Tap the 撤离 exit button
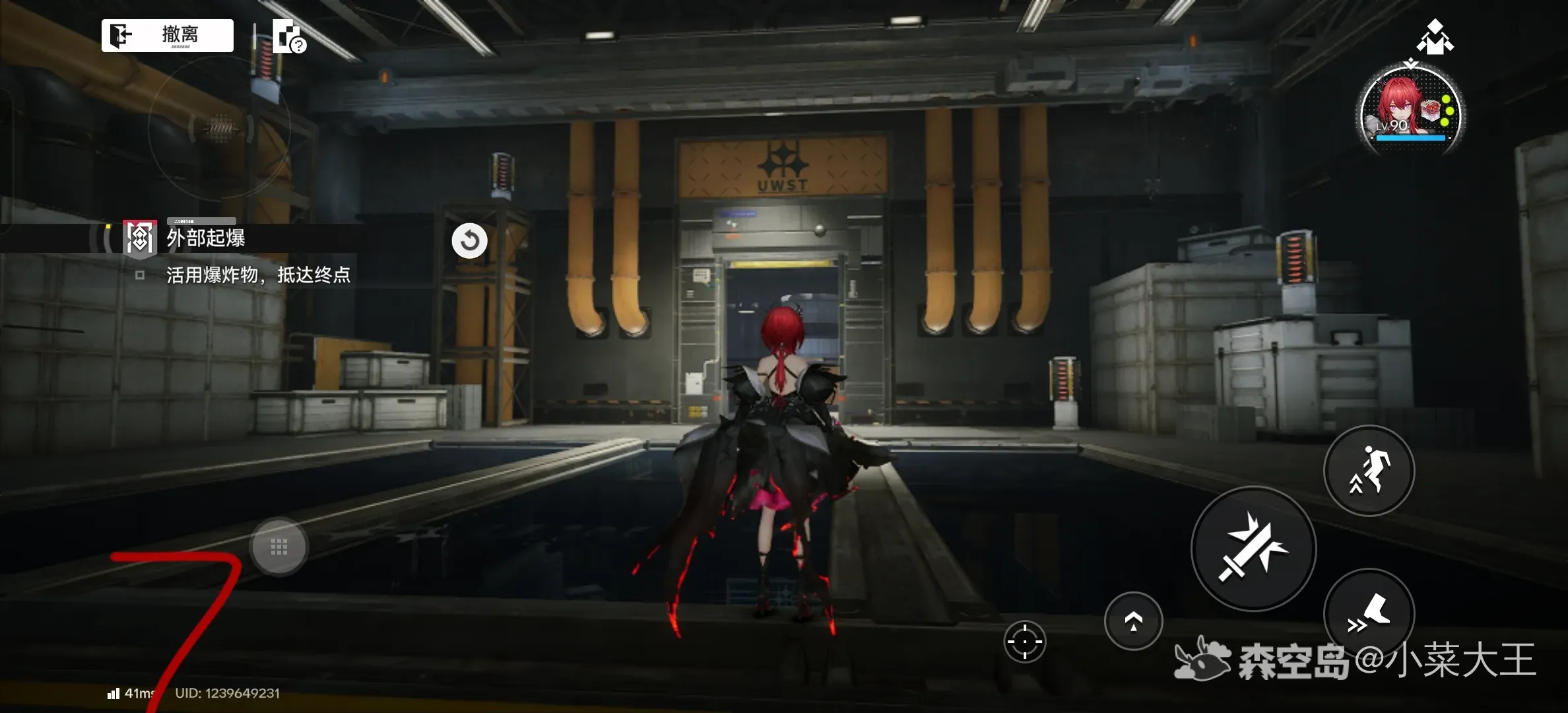 [x=168, y=35]
